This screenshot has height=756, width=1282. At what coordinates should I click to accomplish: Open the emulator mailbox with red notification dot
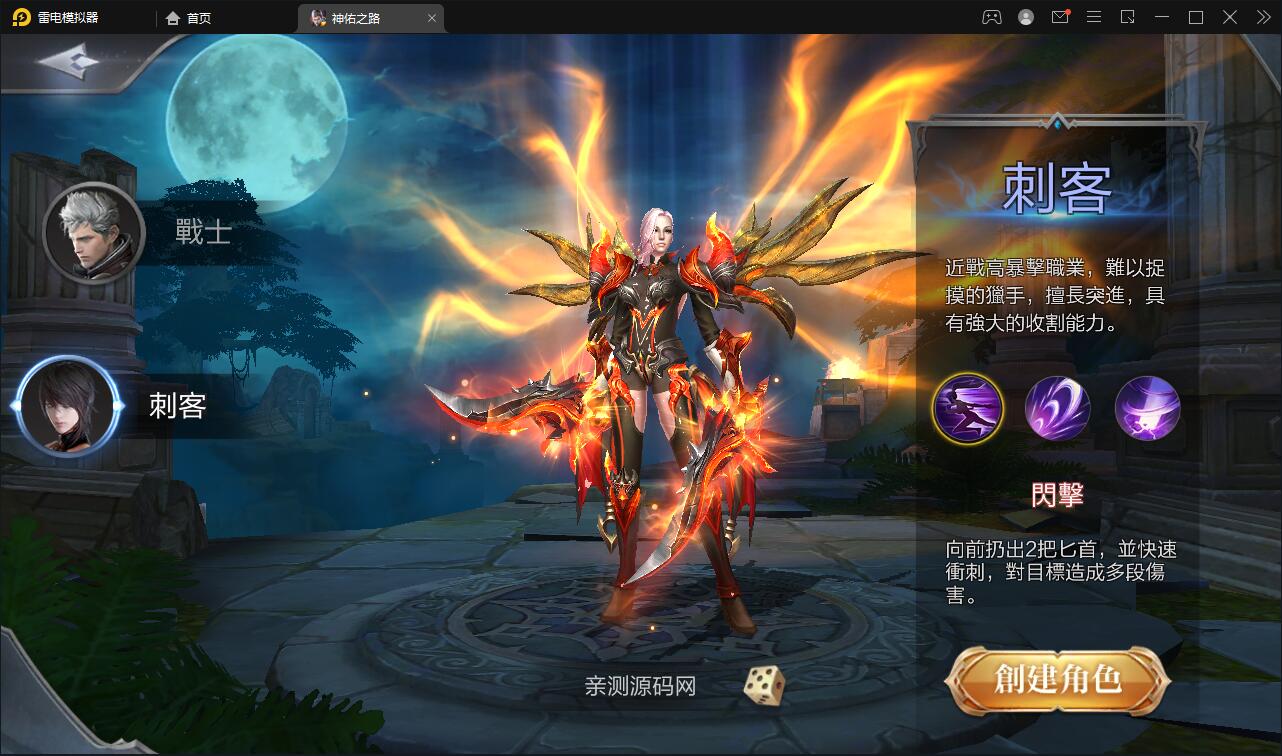tap(1060, 17)
